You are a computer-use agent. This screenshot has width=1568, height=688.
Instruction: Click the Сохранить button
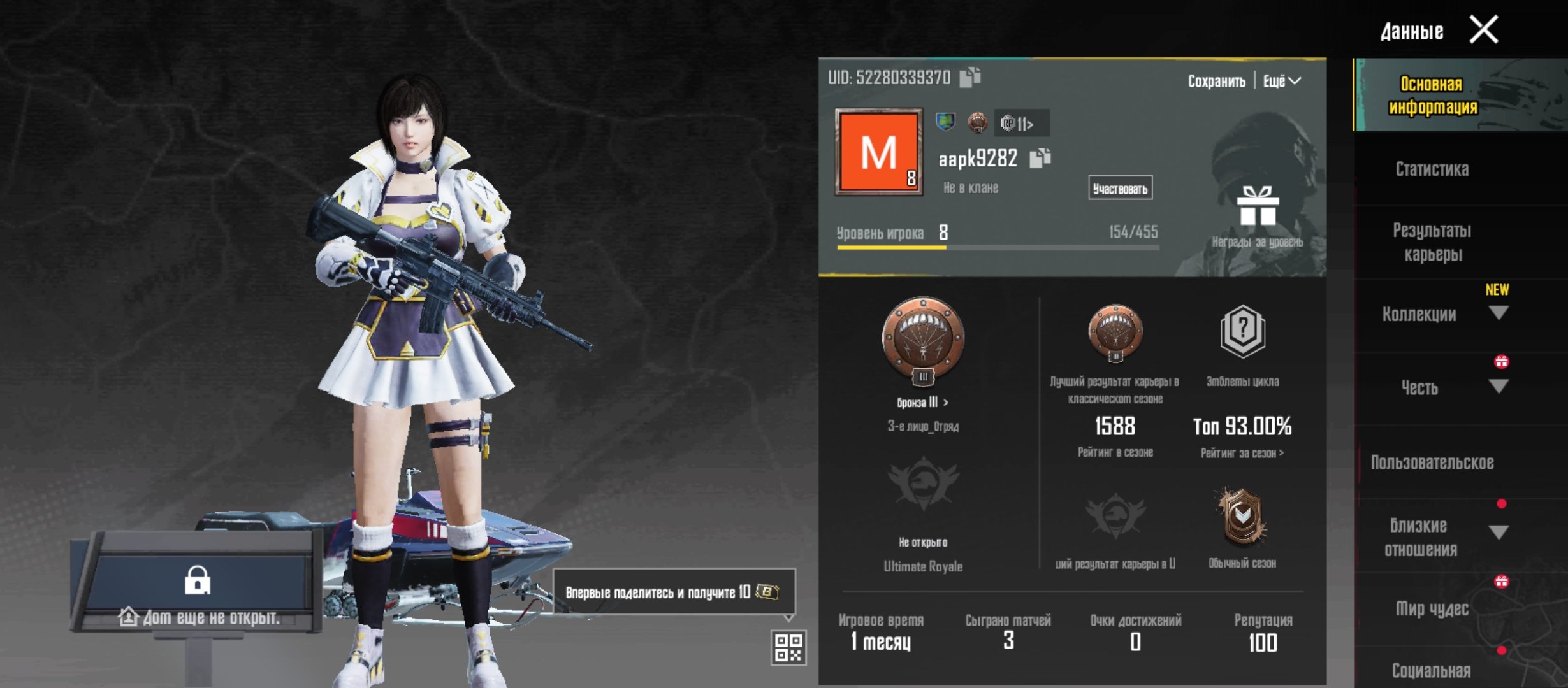tap(1216, 82)
